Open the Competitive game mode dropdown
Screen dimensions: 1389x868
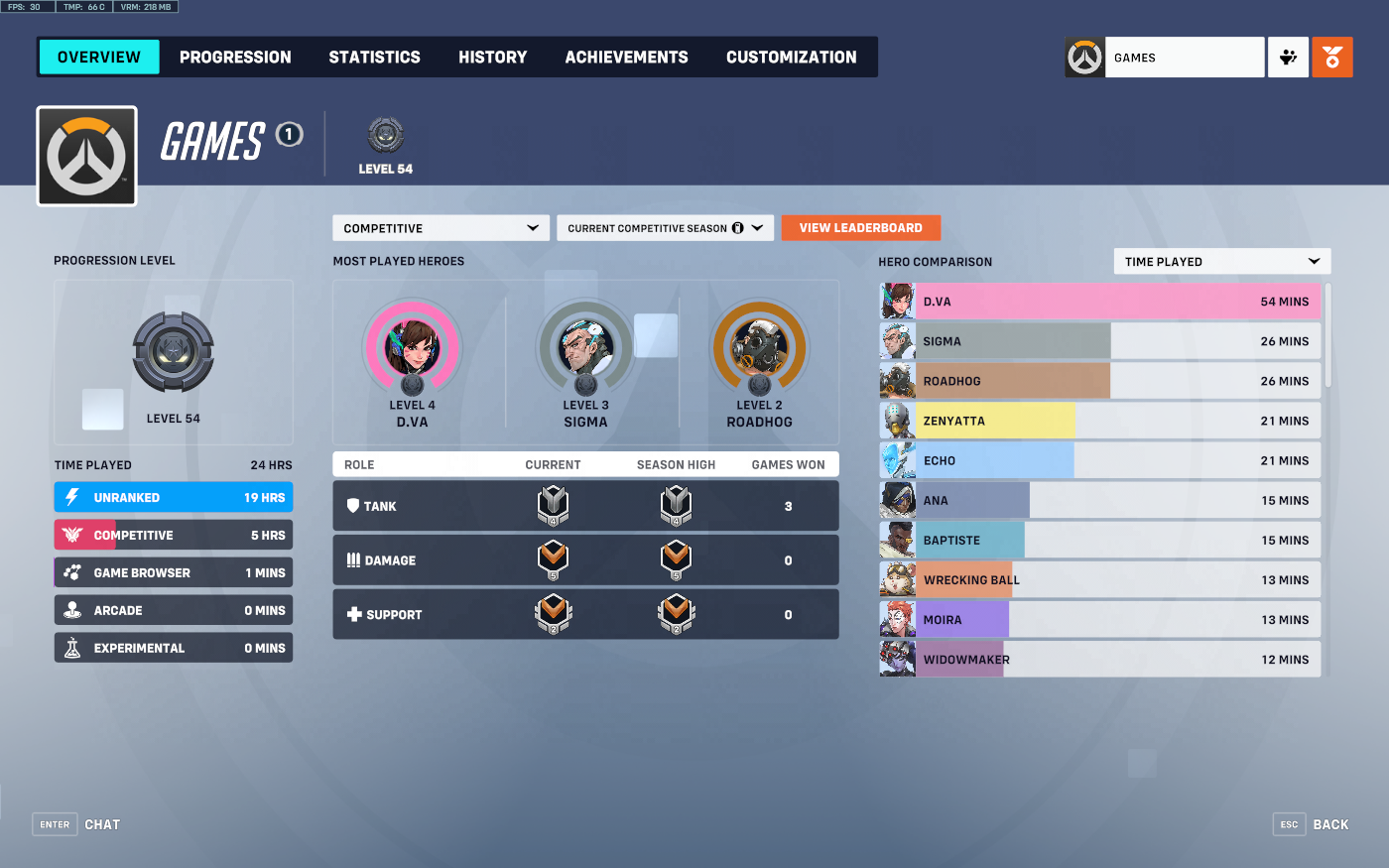pos(440,227)
